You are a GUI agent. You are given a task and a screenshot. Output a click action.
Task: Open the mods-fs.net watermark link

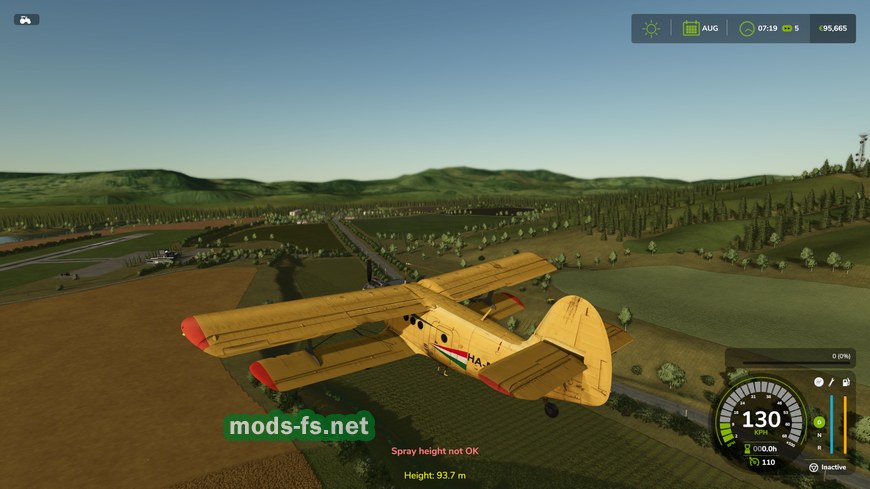[x=299, y=427]
